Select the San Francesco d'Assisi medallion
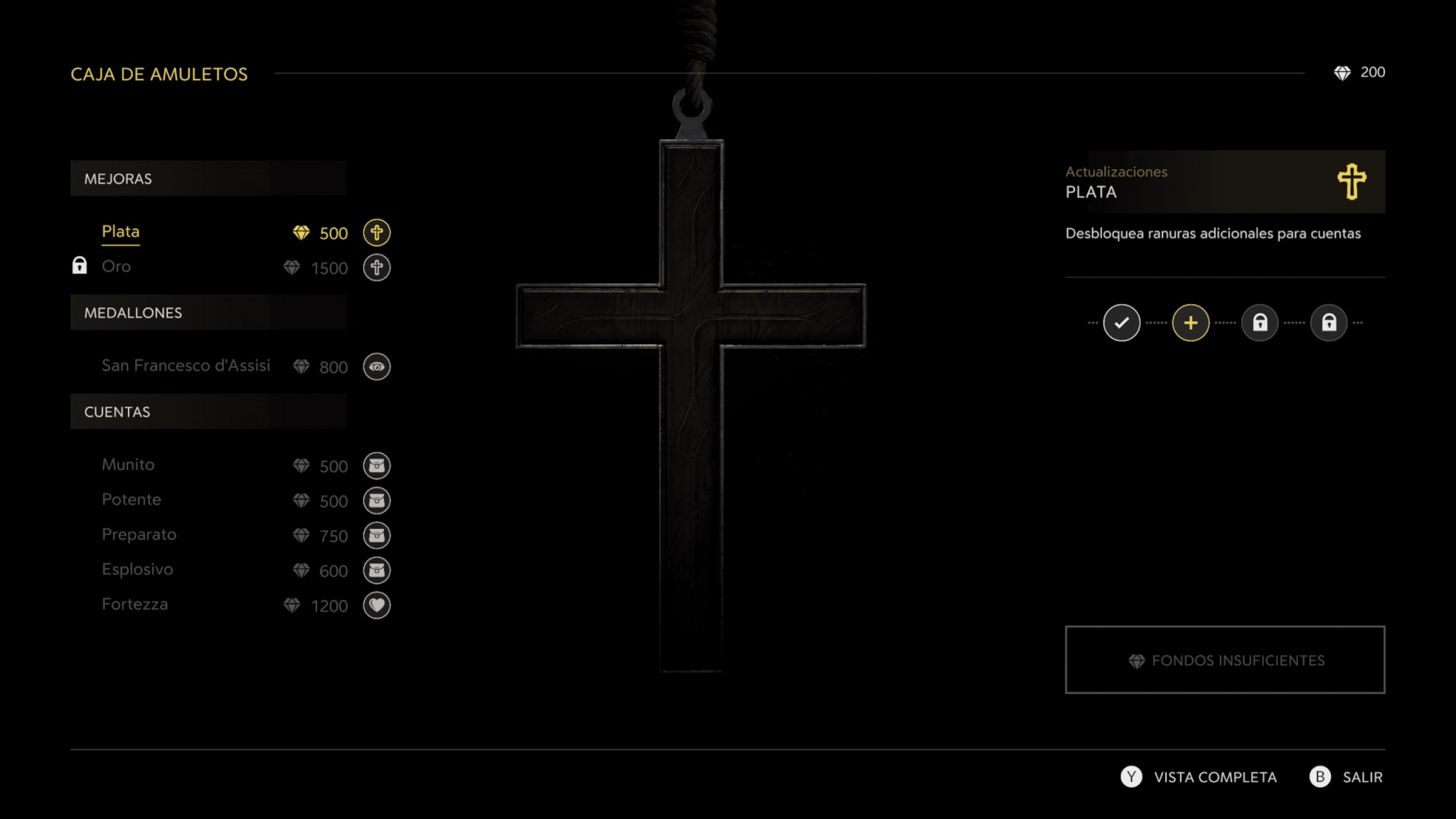Image resolution: width=1456 pixels, height=819 pixels. (186, 365)
